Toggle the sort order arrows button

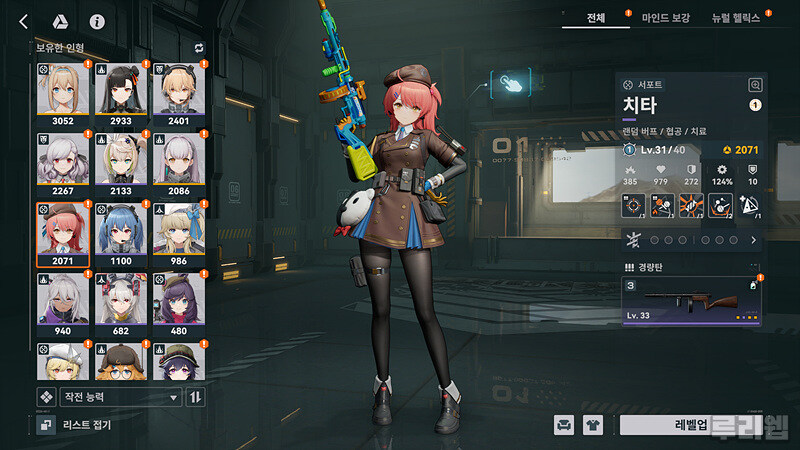[196, 397]
